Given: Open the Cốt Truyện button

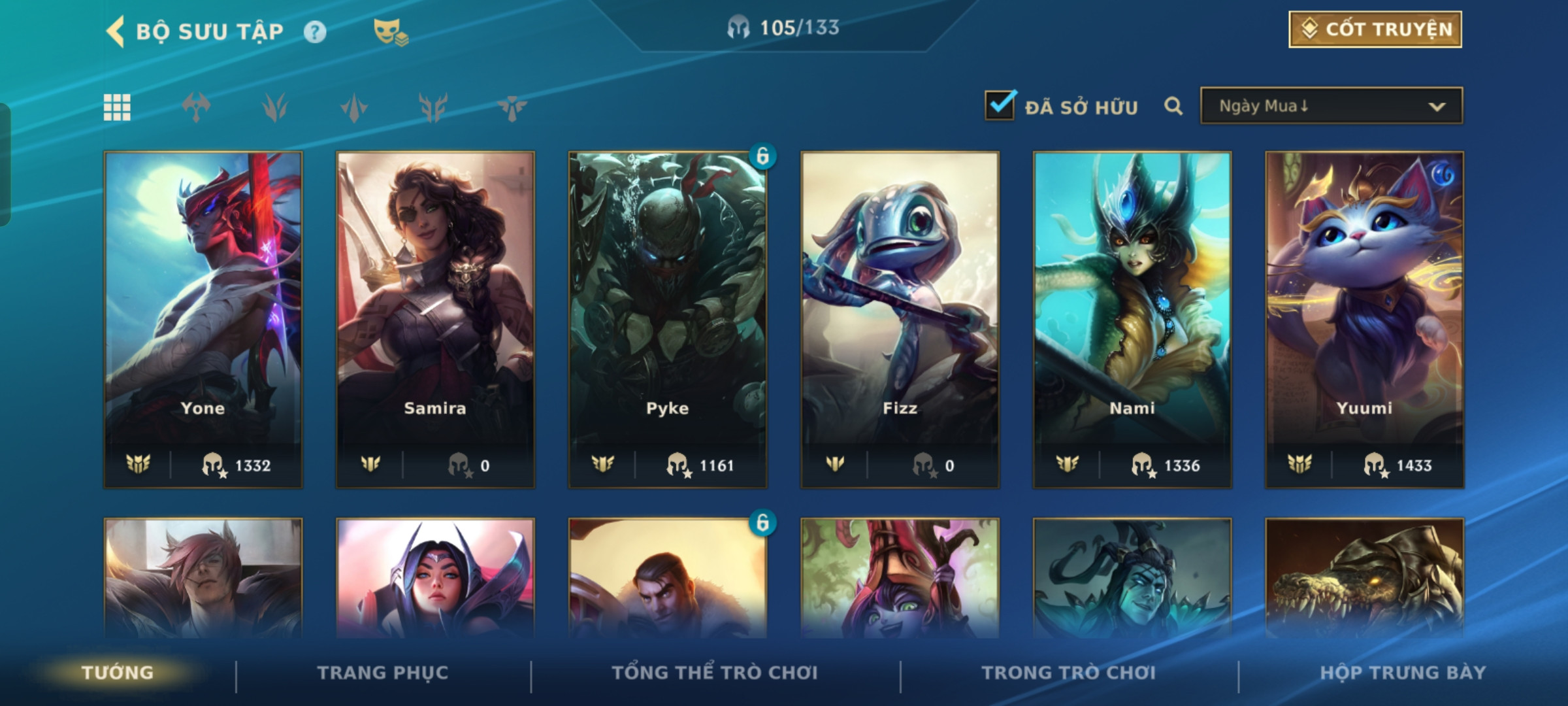Looking at the screenshot, I should point(1375,29).
